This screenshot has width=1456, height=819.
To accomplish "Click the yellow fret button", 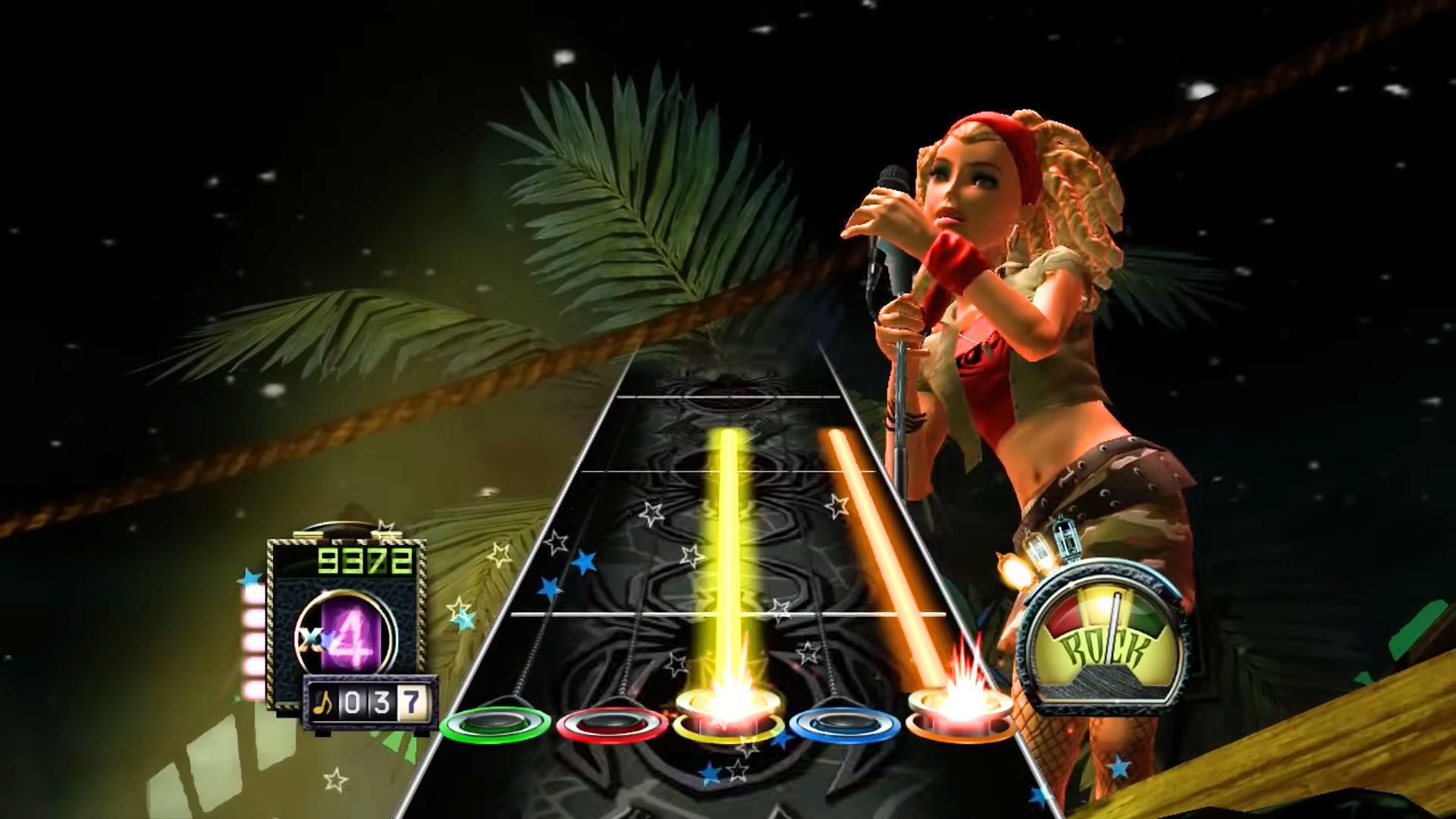I will (x=728, y=720).
